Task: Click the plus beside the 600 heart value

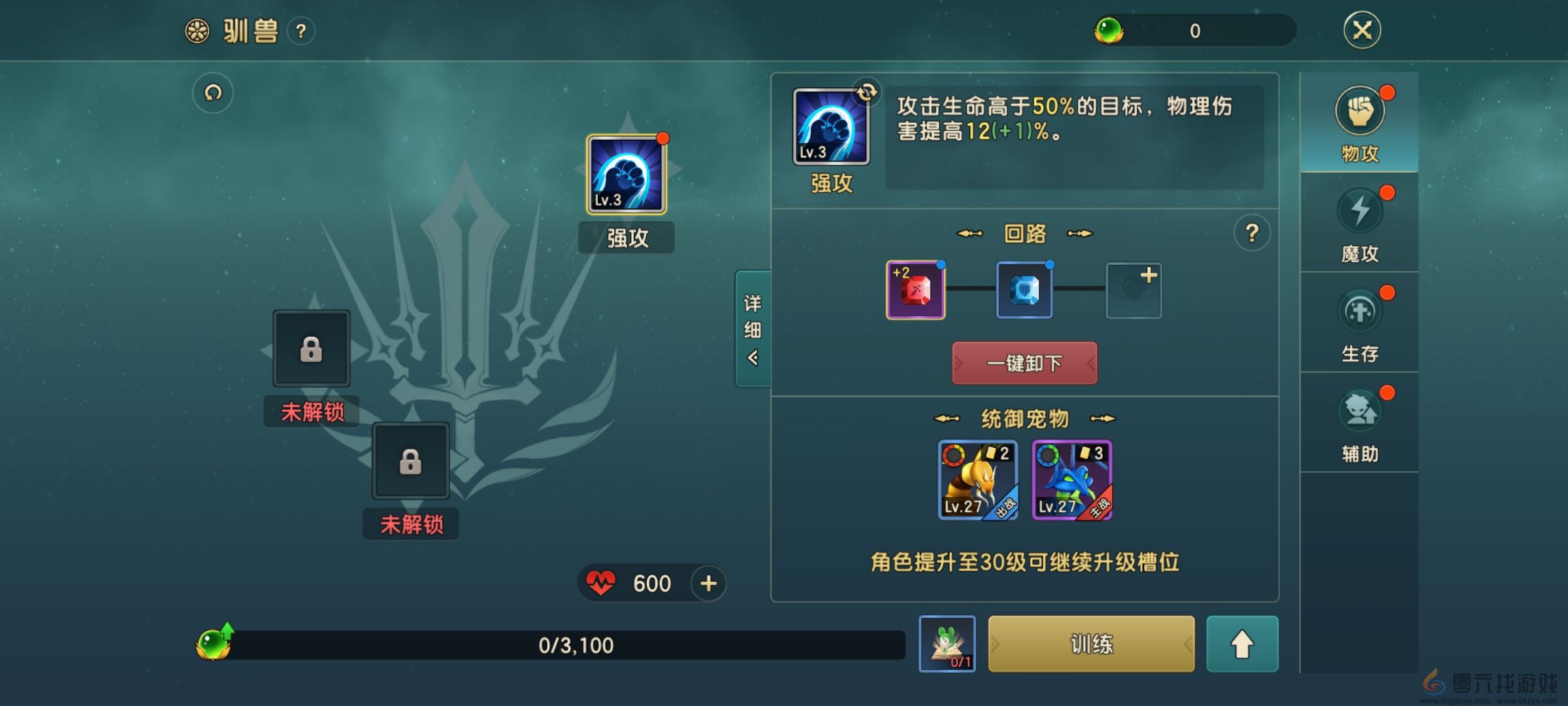Action: 708,584
